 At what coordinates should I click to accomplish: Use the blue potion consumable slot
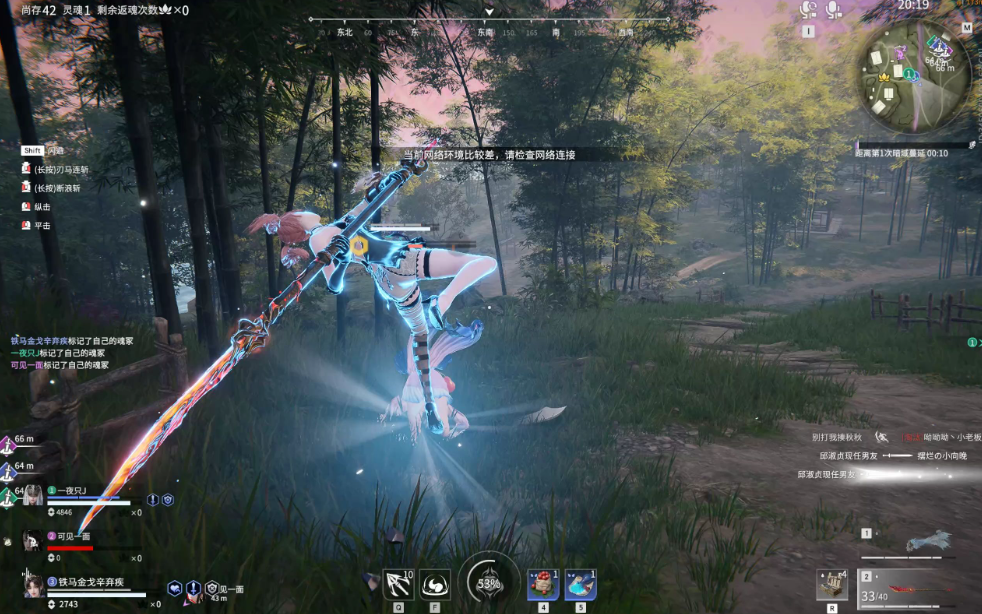point(580,584)
